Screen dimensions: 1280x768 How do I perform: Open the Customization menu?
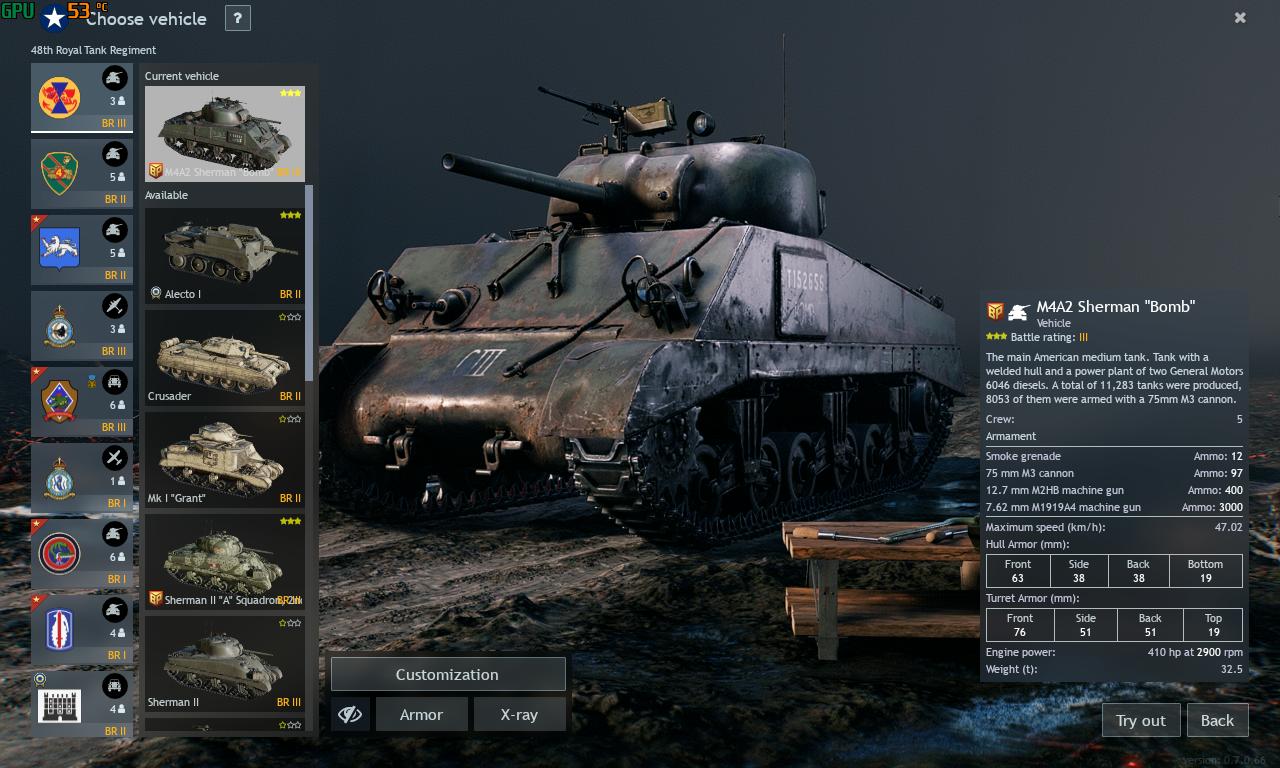[x=447, y=675]
